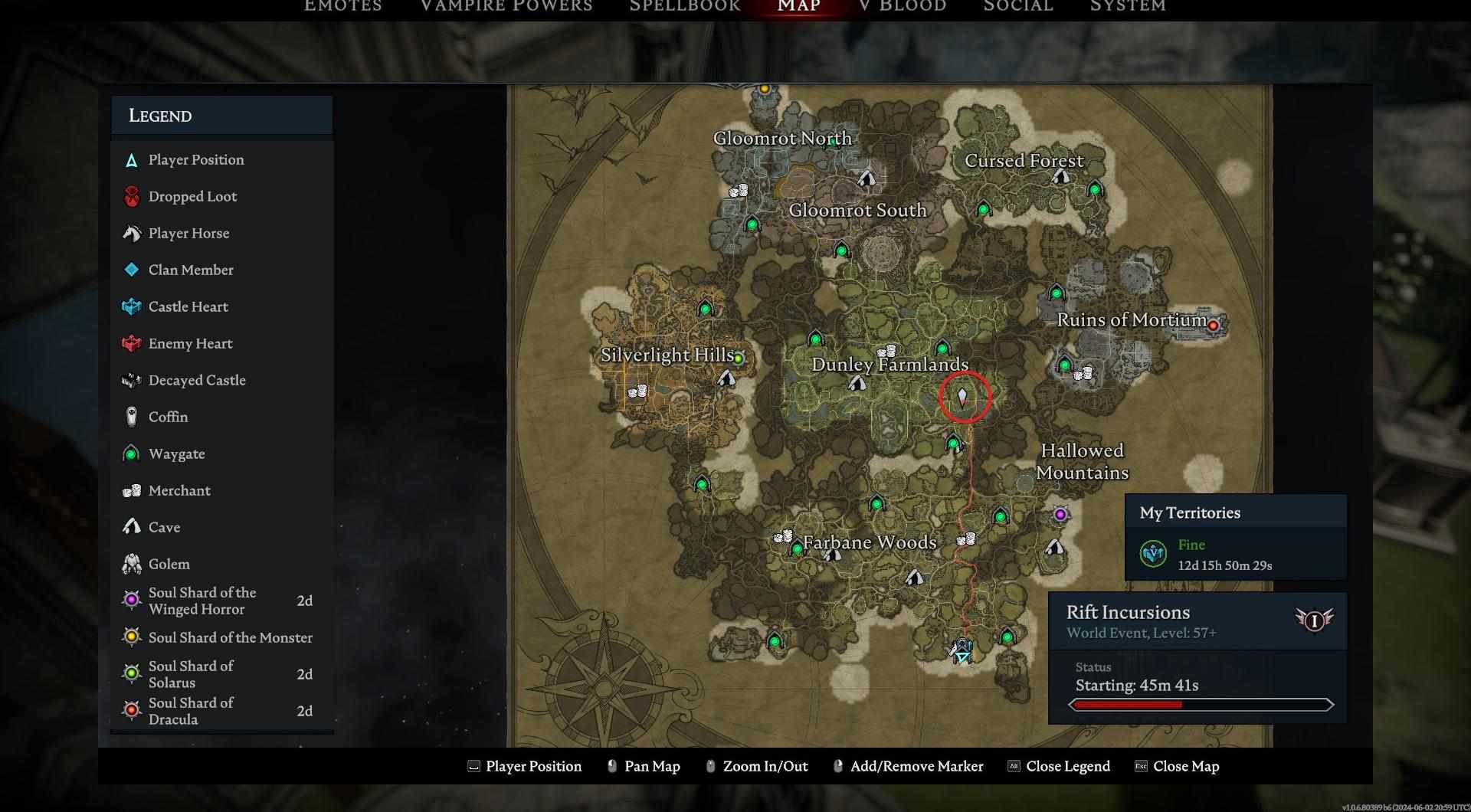Select the Emotes tab
The height and width of the screenshot is (812, 1471).
[342, 6]
